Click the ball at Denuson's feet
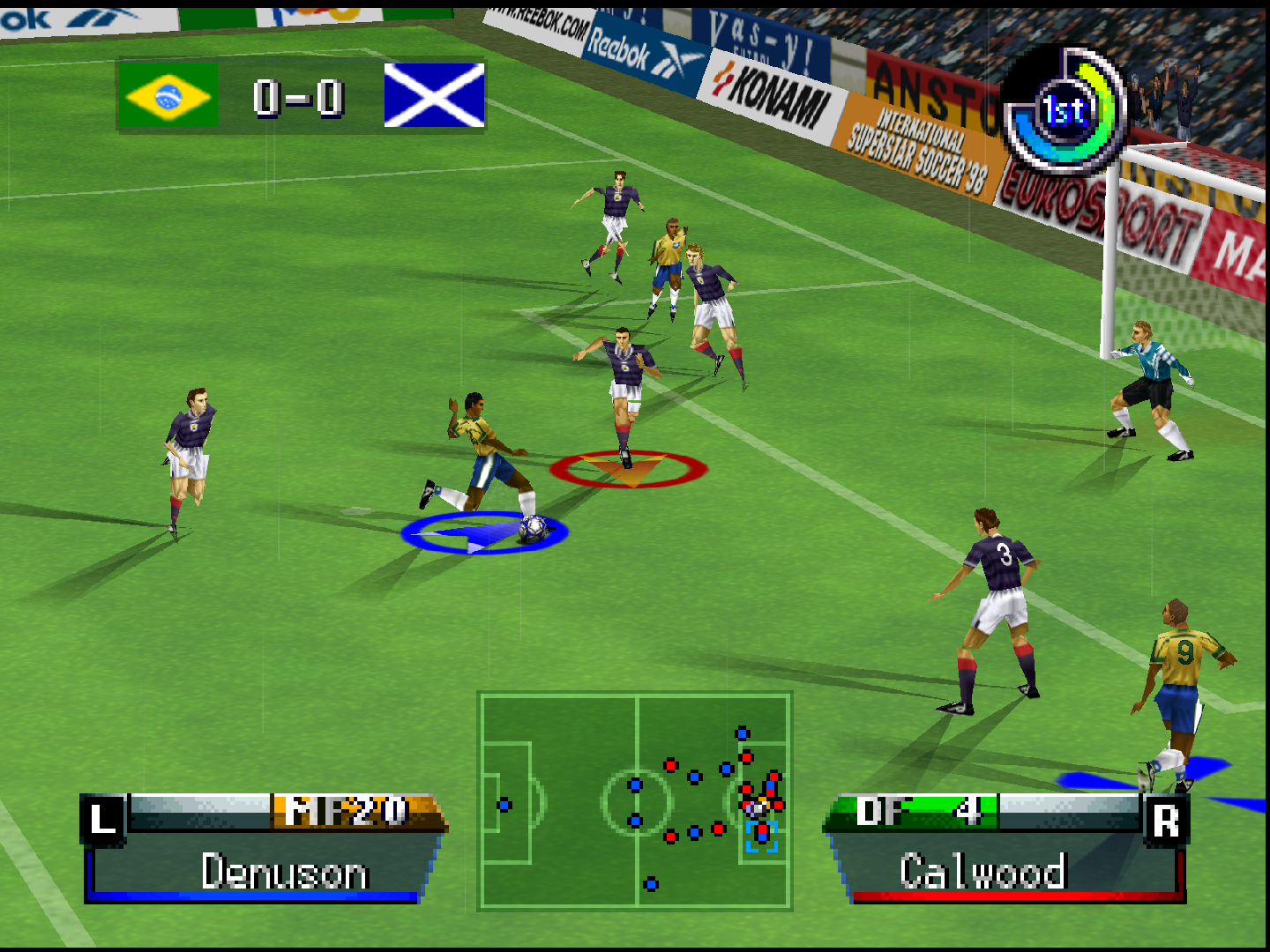Viewport: 1270px width, 952px height. tap(534, 530)
